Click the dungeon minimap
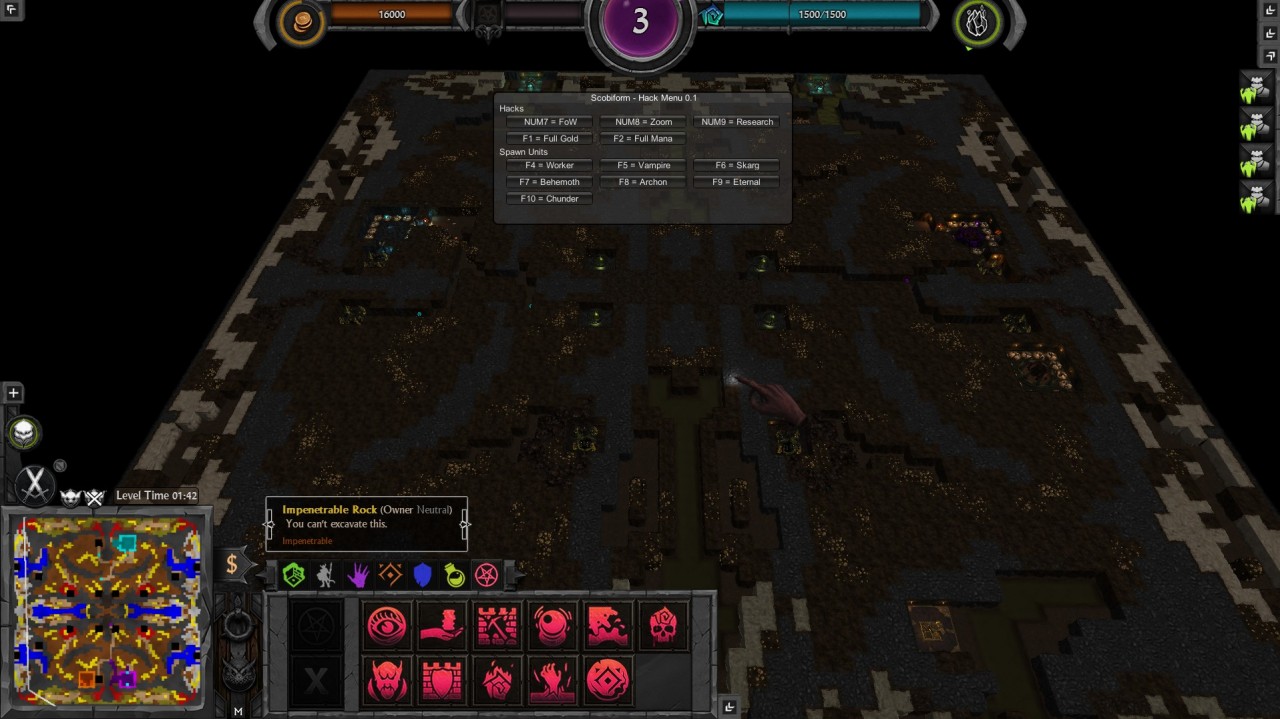This screenshot has width=1280, height=719. 107,610
